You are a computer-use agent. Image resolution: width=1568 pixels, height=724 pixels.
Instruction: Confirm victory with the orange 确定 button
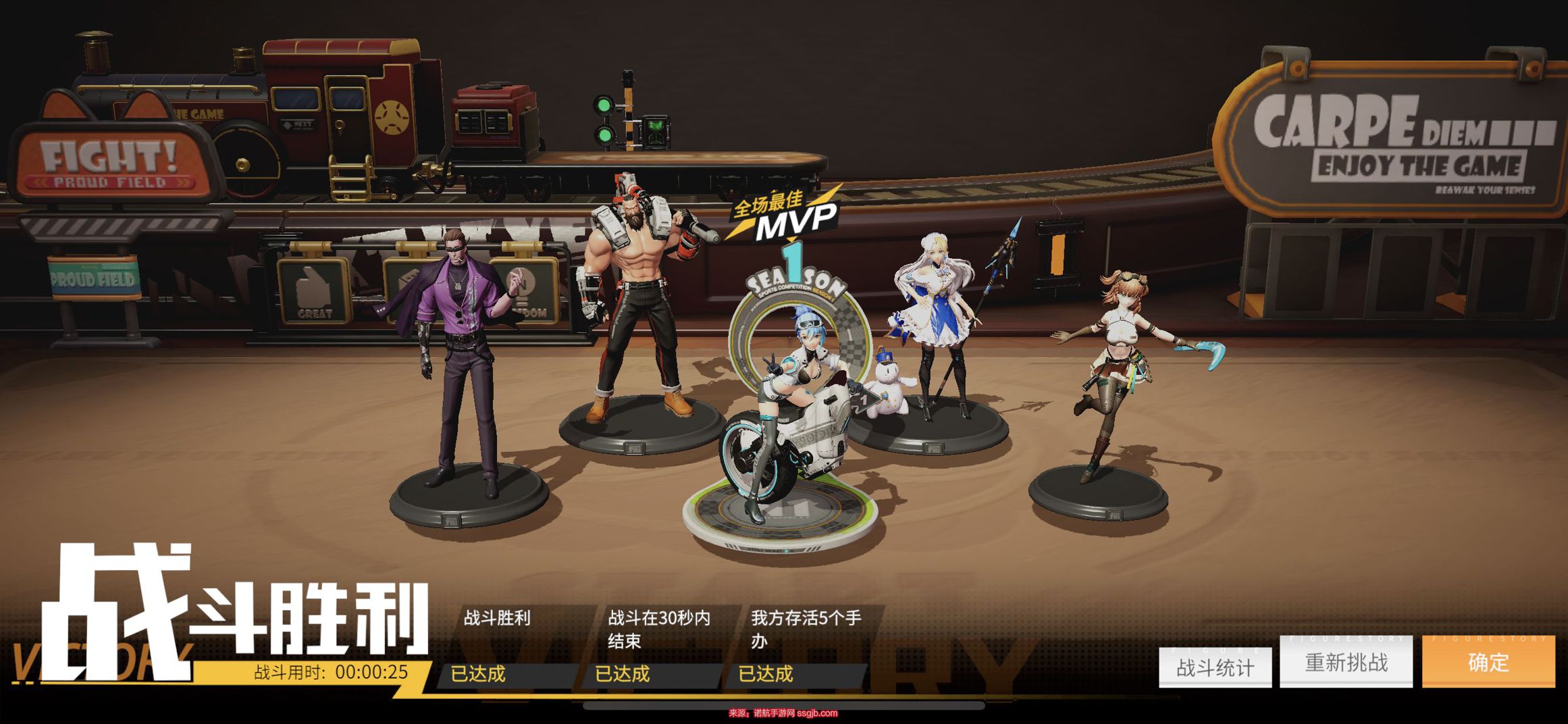pyautogui.click(x=1488, y=662)
